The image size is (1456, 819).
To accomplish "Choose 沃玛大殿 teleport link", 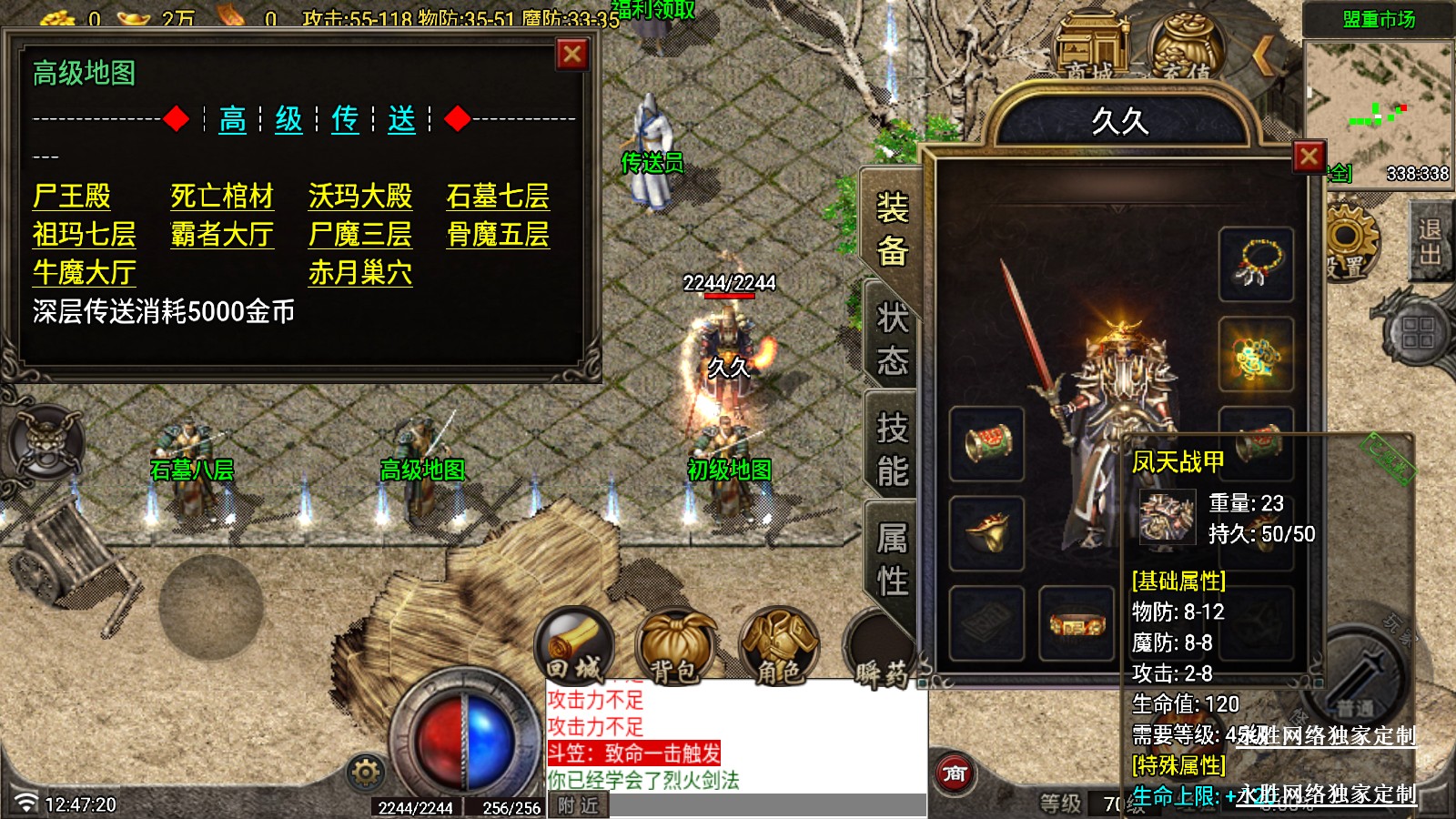I will coord(360,197).
